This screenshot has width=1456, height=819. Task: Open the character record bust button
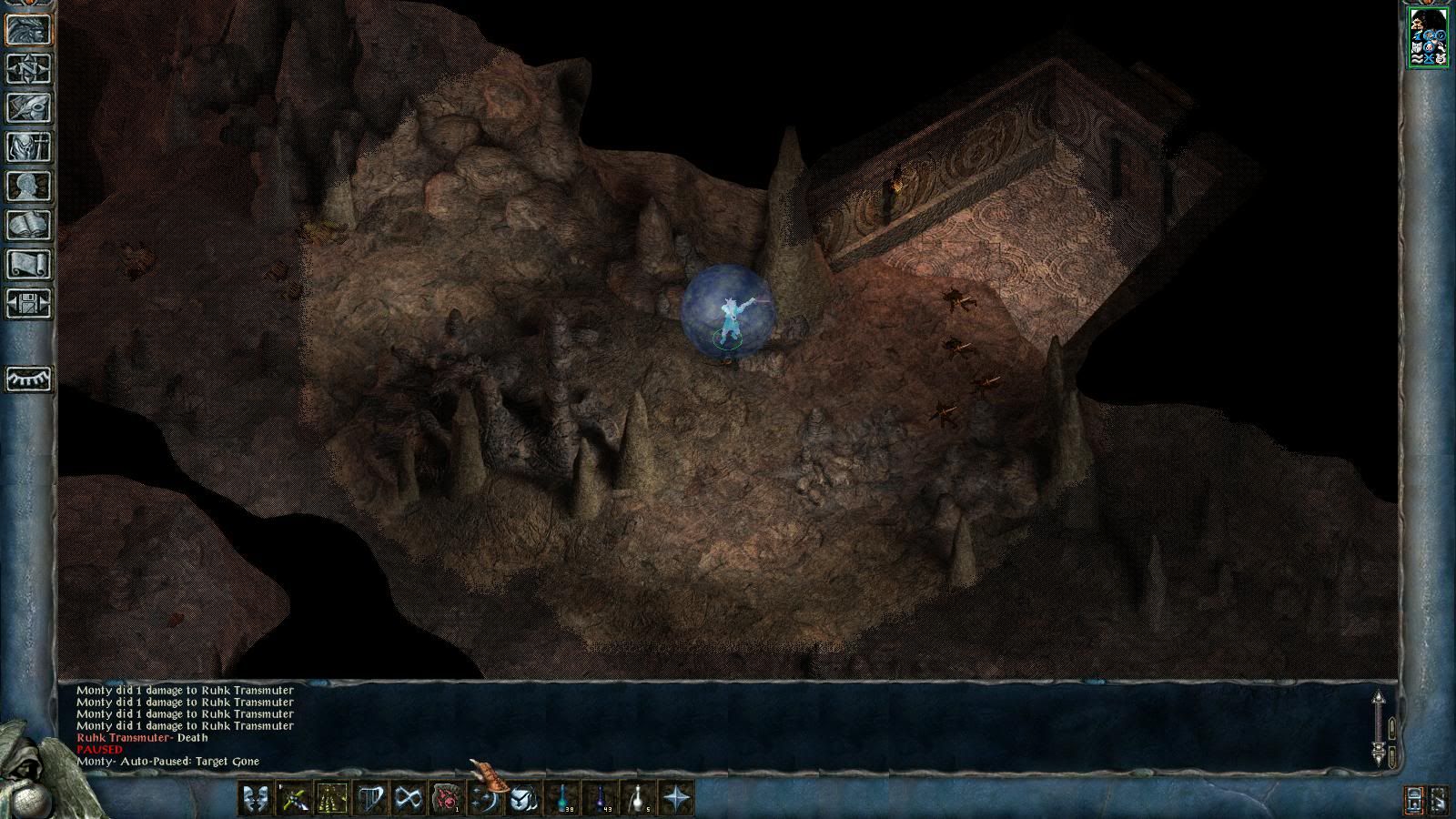[28, 186]
